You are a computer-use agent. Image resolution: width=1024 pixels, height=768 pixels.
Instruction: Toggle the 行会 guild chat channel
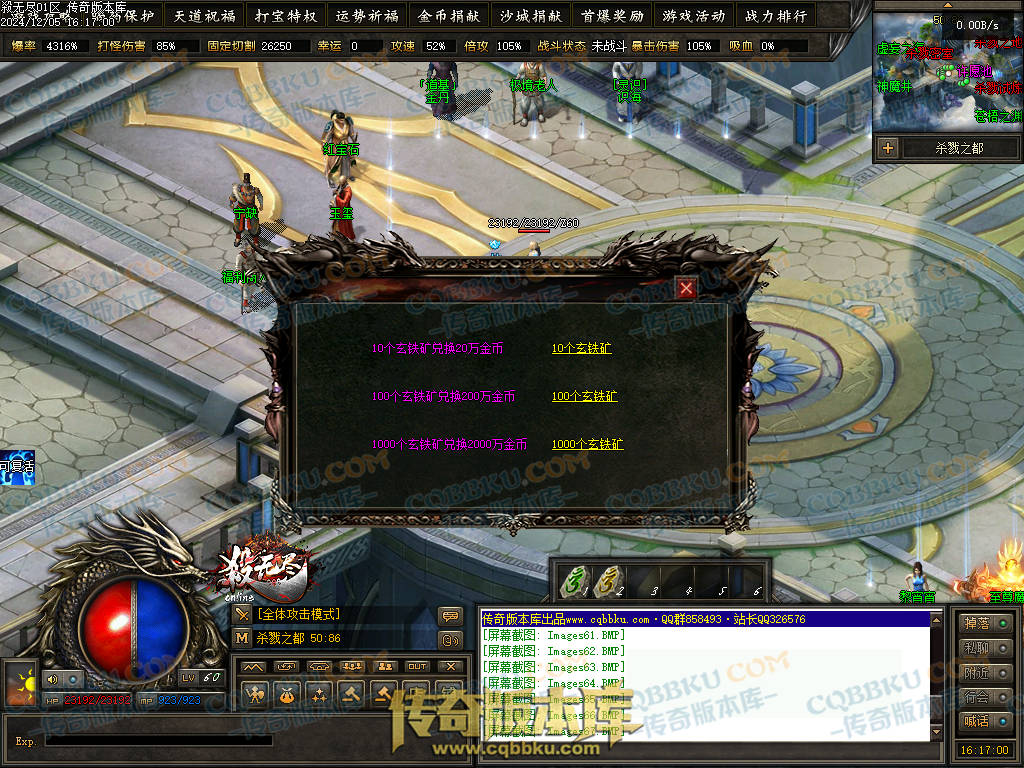tap(983, 696)
